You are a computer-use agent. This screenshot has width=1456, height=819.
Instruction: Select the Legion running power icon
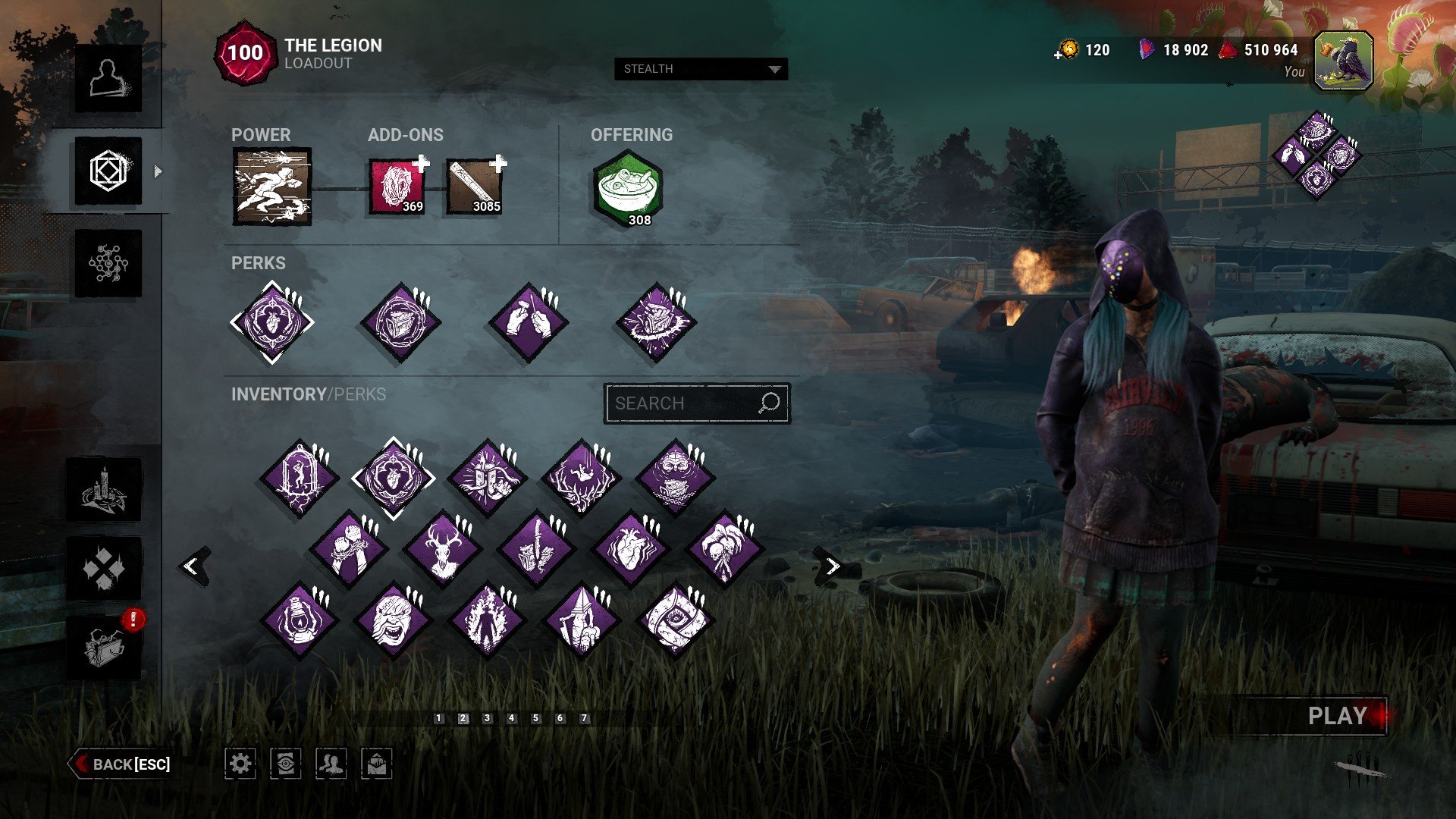coord(271,187)
